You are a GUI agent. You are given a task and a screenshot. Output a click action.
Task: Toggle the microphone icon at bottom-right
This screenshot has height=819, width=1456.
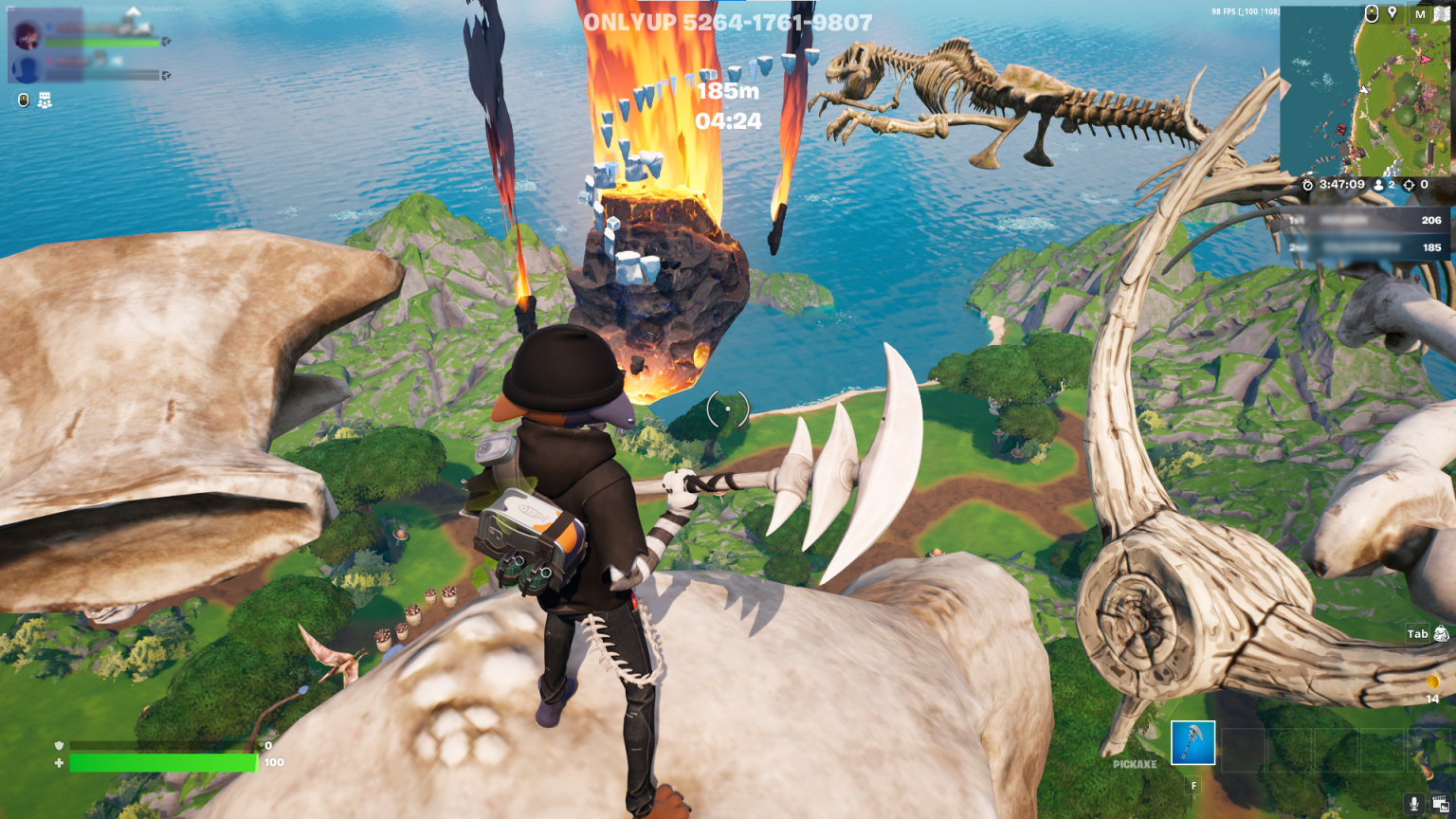point(1414,803)
